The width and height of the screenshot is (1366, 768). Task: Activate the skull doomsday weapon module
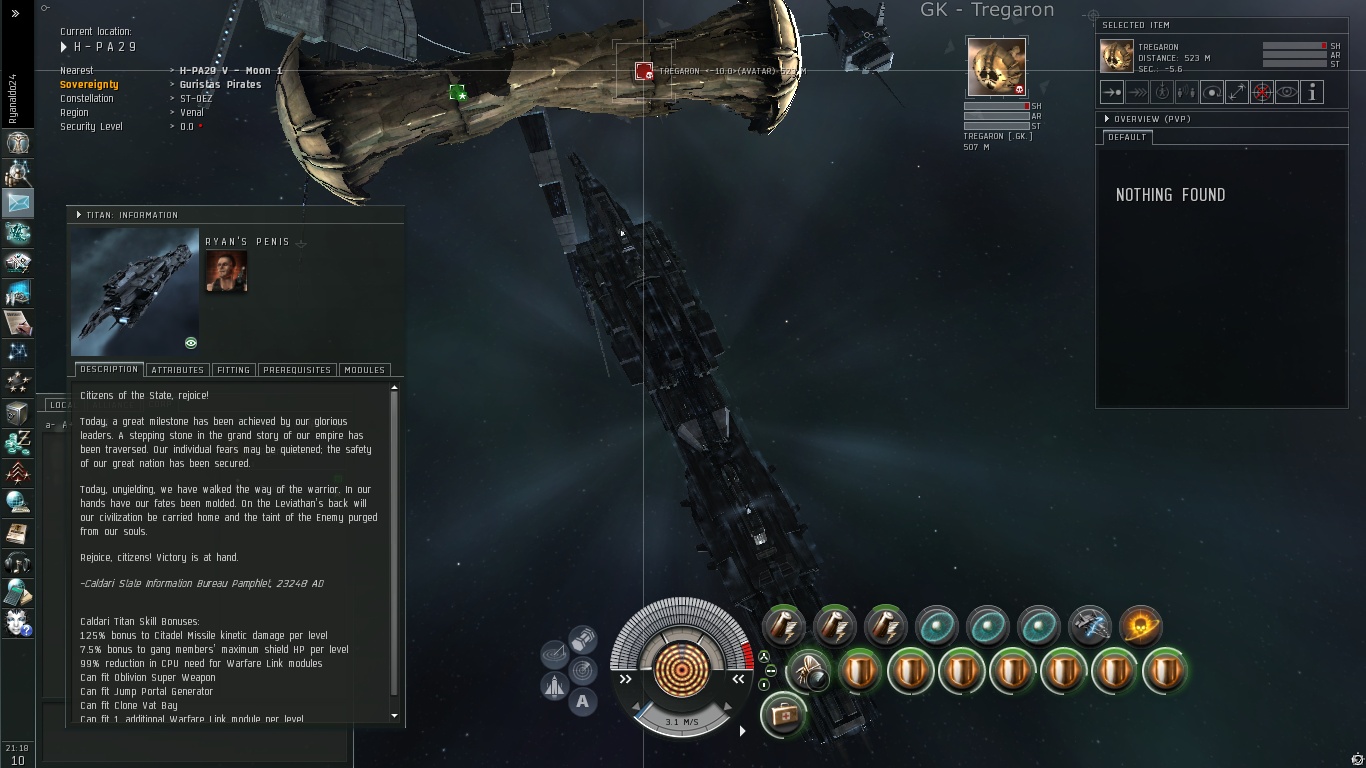(x=1140, y=626)
